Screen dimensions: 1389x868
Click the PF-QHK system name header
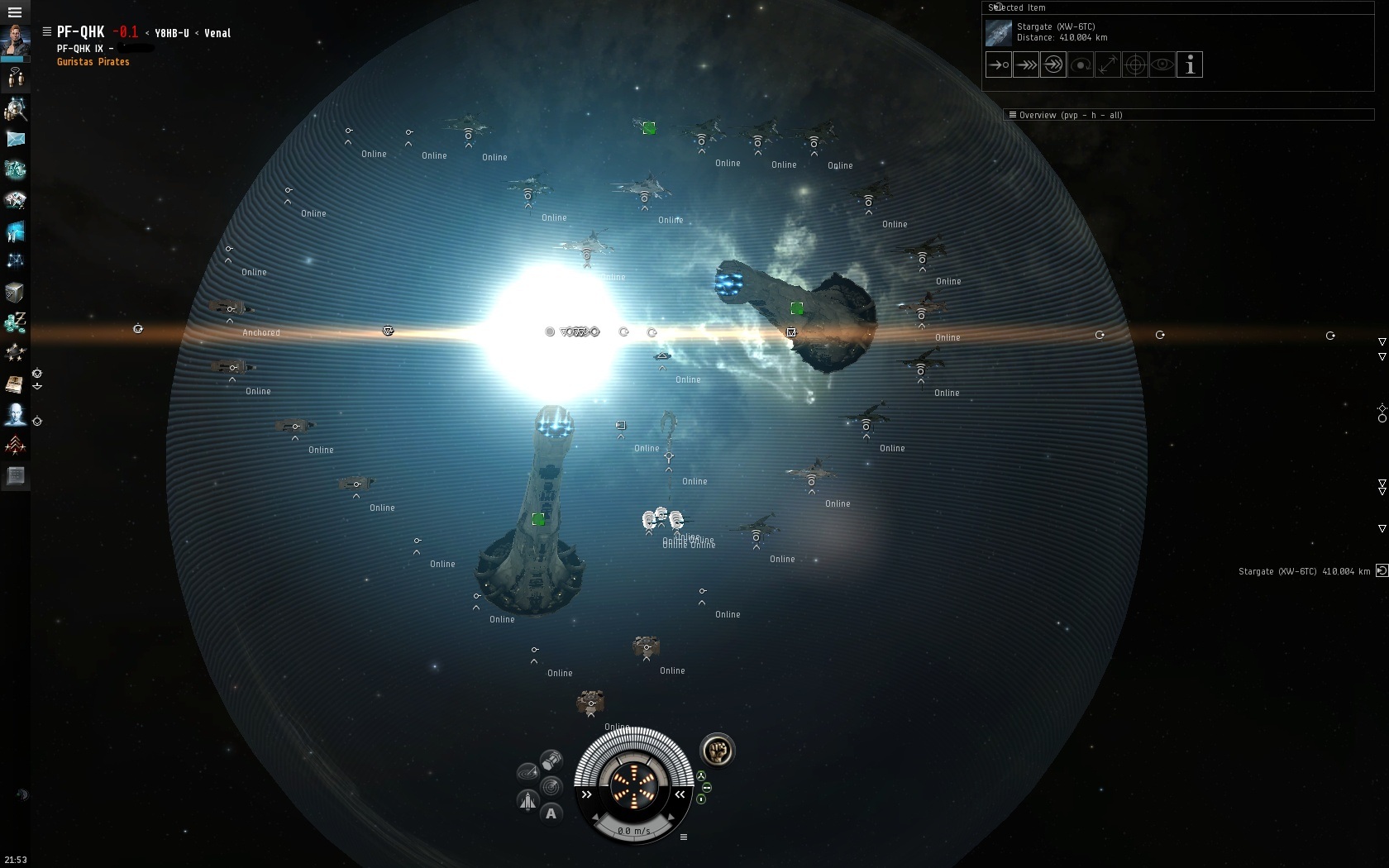coord(80,32)
